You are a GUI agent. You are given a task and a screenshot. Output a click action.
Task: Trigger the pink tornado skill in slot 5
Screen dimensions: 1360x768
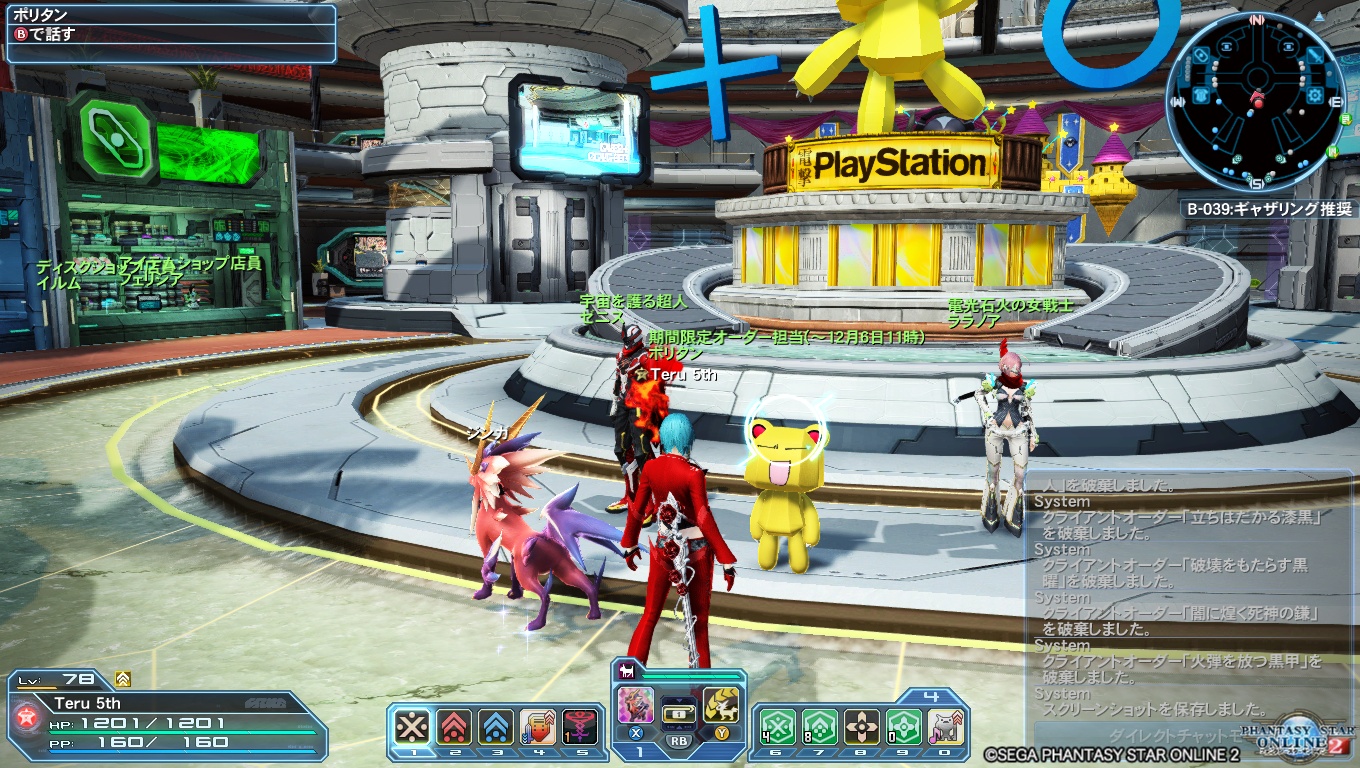(x=580, y=727)
